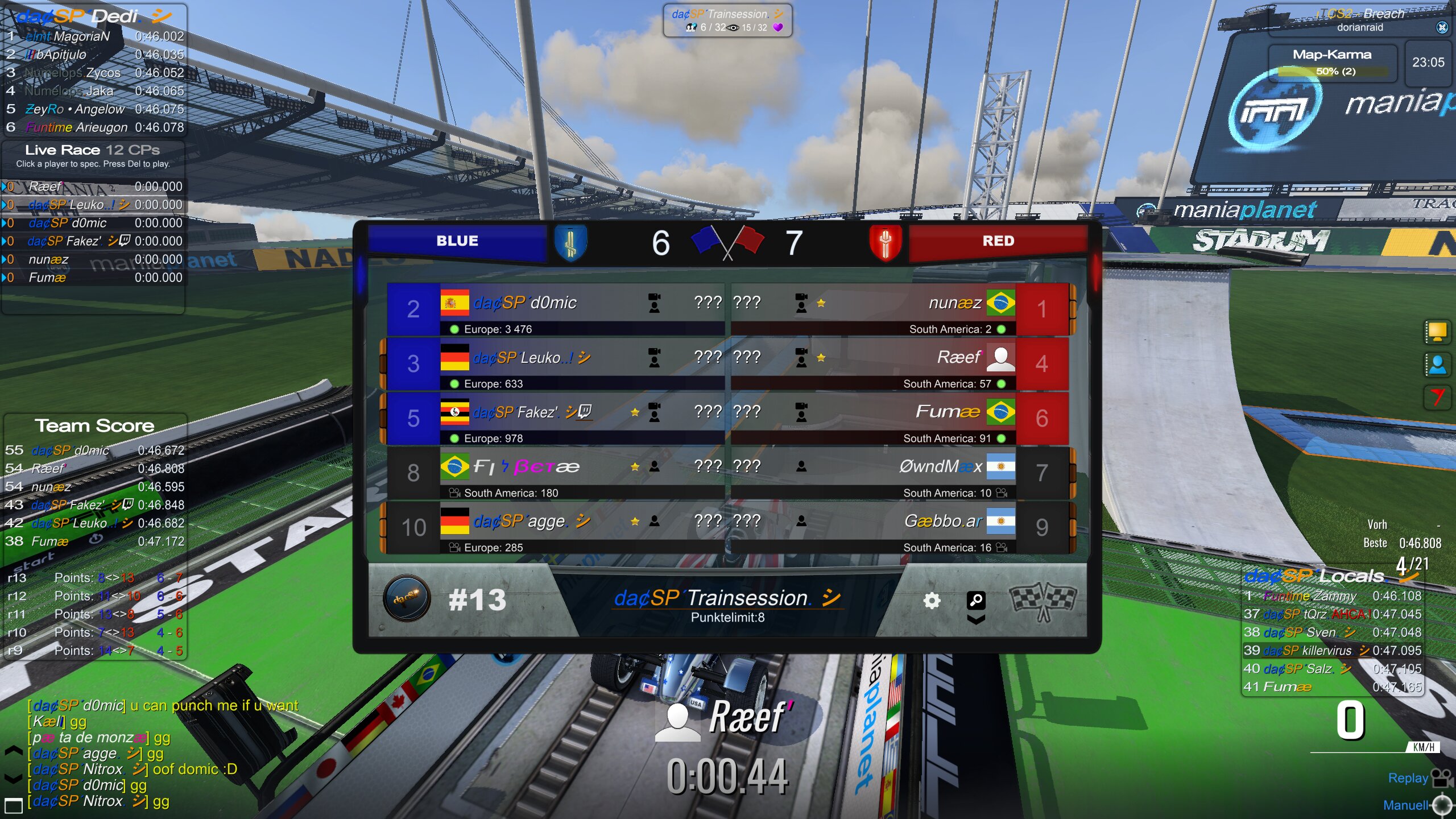Click the red arrow icon on right edge
The image size is (1456, 819).
point(1437,396)
